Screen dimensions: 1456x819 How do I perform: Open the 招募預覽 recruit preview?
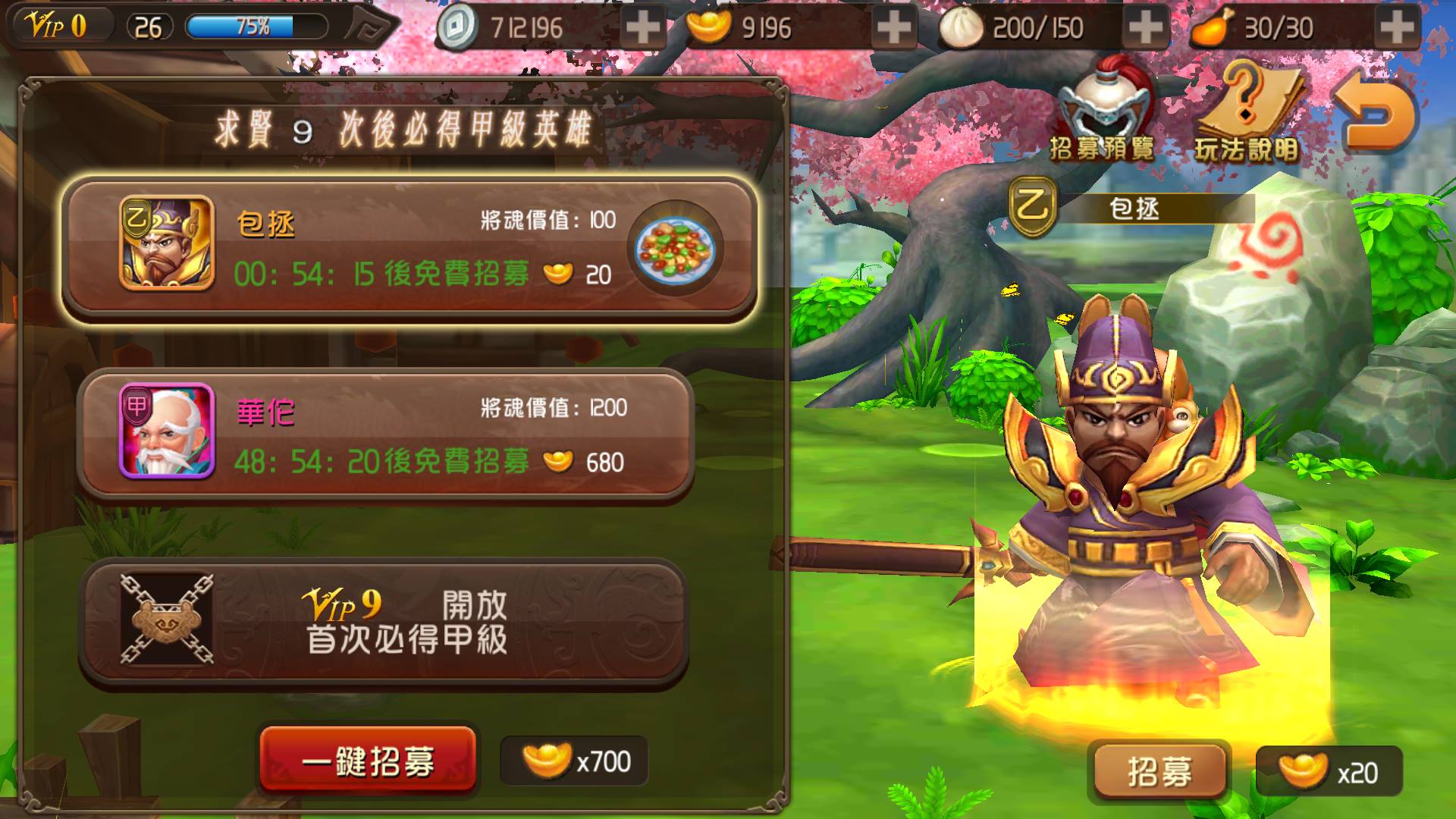click(1103, 114)
